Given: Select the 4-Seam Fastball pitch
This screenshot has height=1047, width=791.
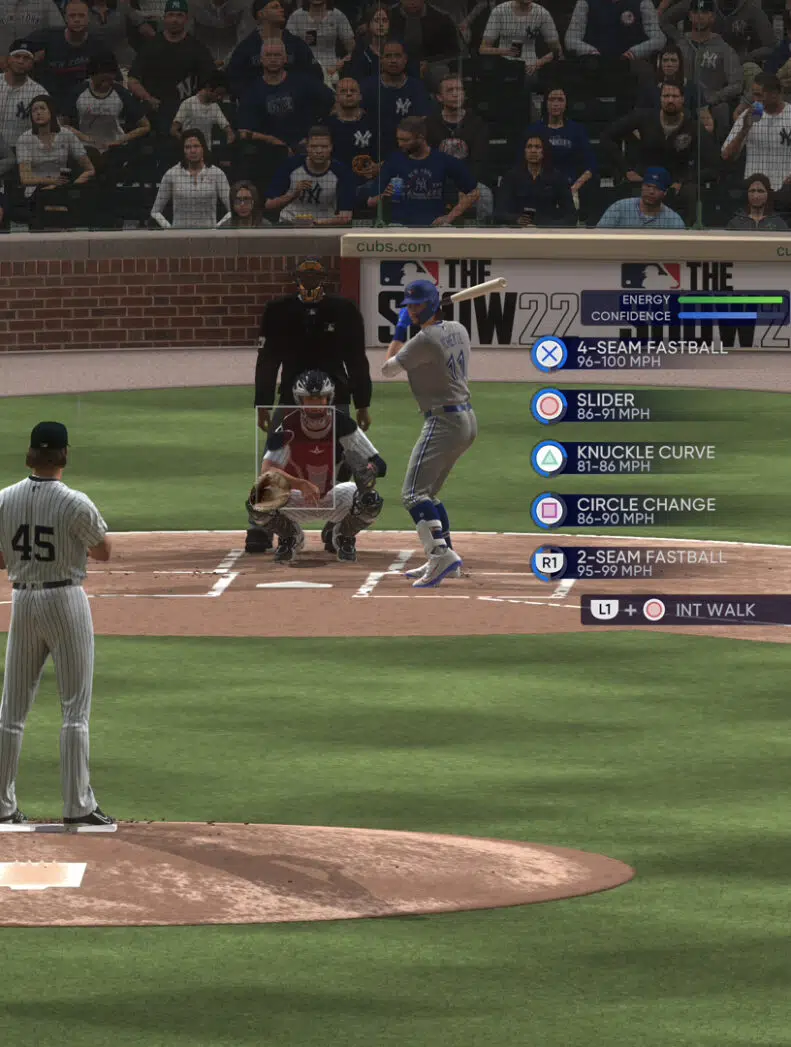Looking at the screenshot, I should [650, 354].
